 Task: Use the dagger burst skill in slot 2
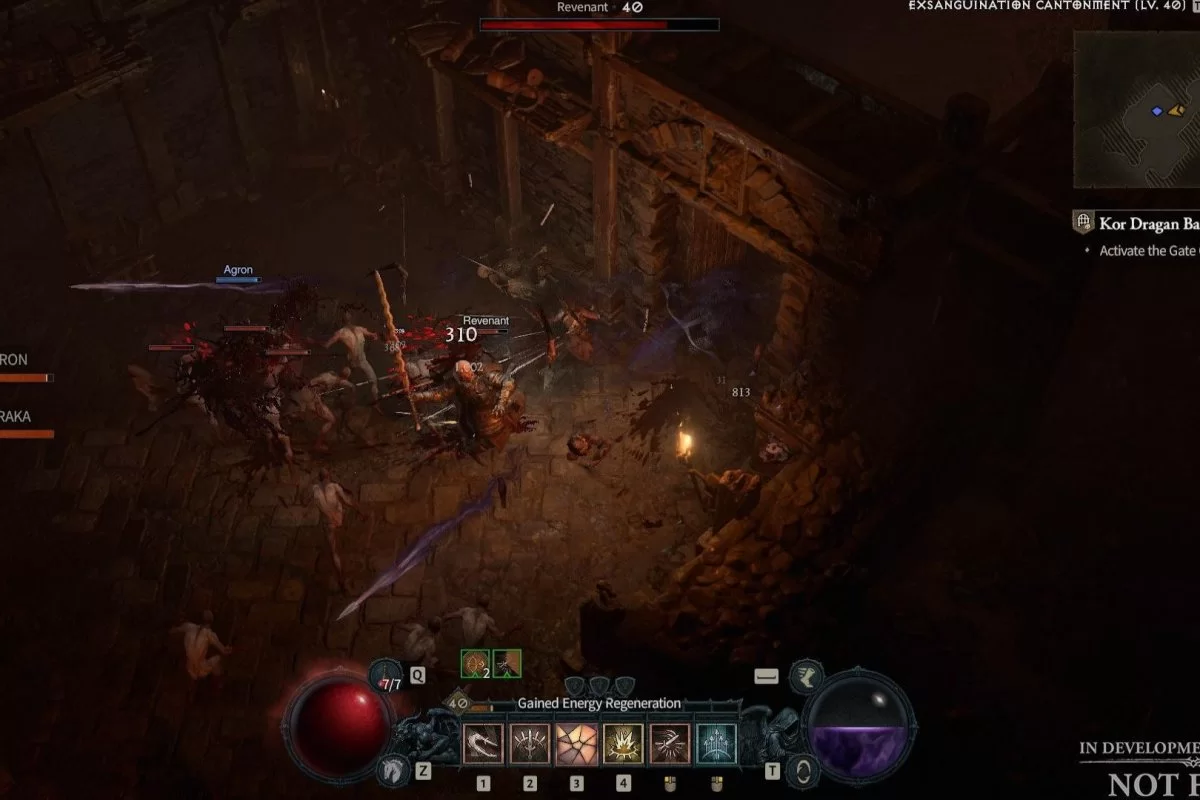point(529,744)
